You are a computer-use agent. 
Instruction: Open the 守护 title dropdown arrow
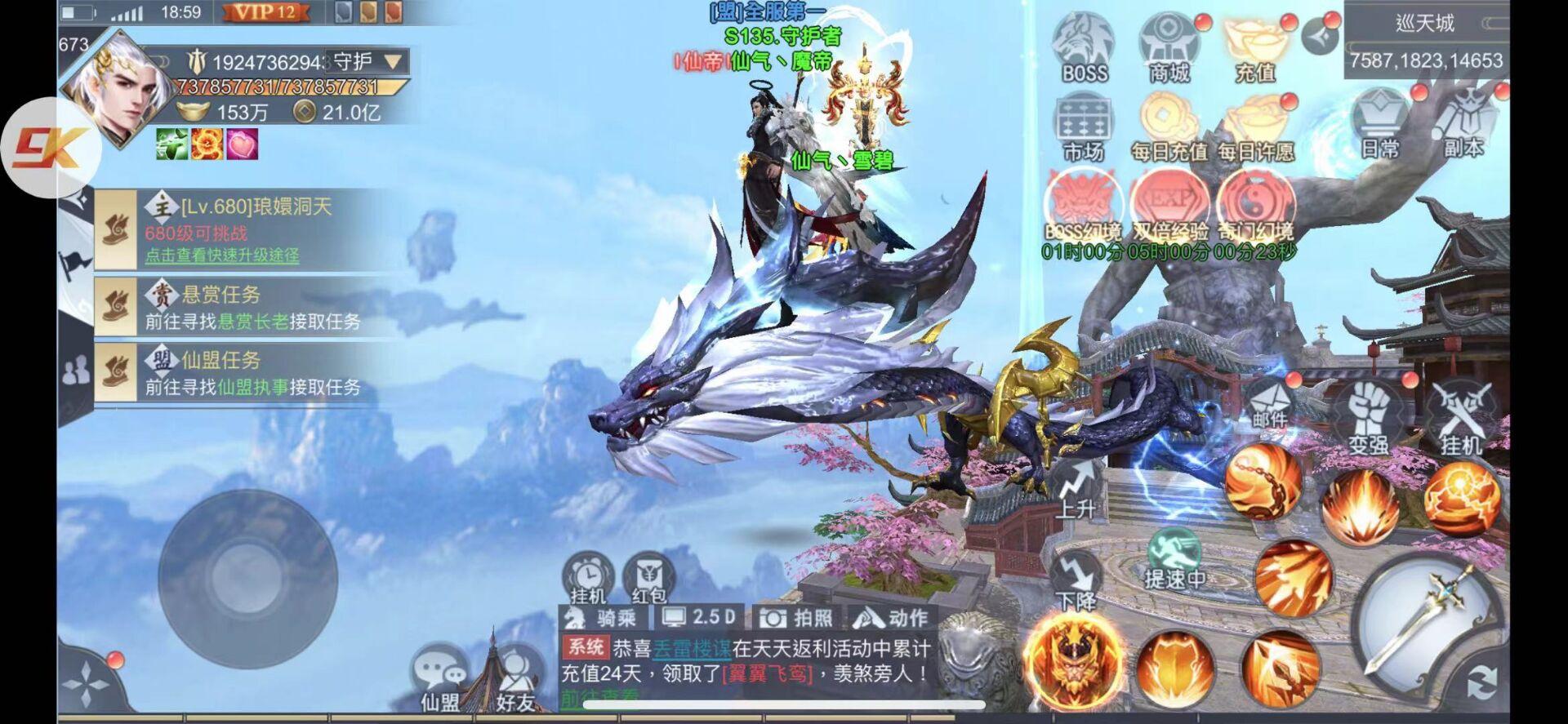pyautogui.click(x=393, y=61)
